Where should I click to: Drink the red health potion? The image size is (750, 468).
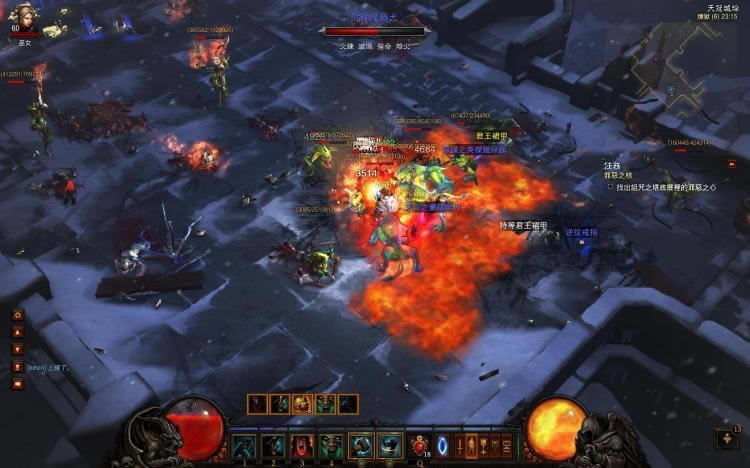click(418, 444)
